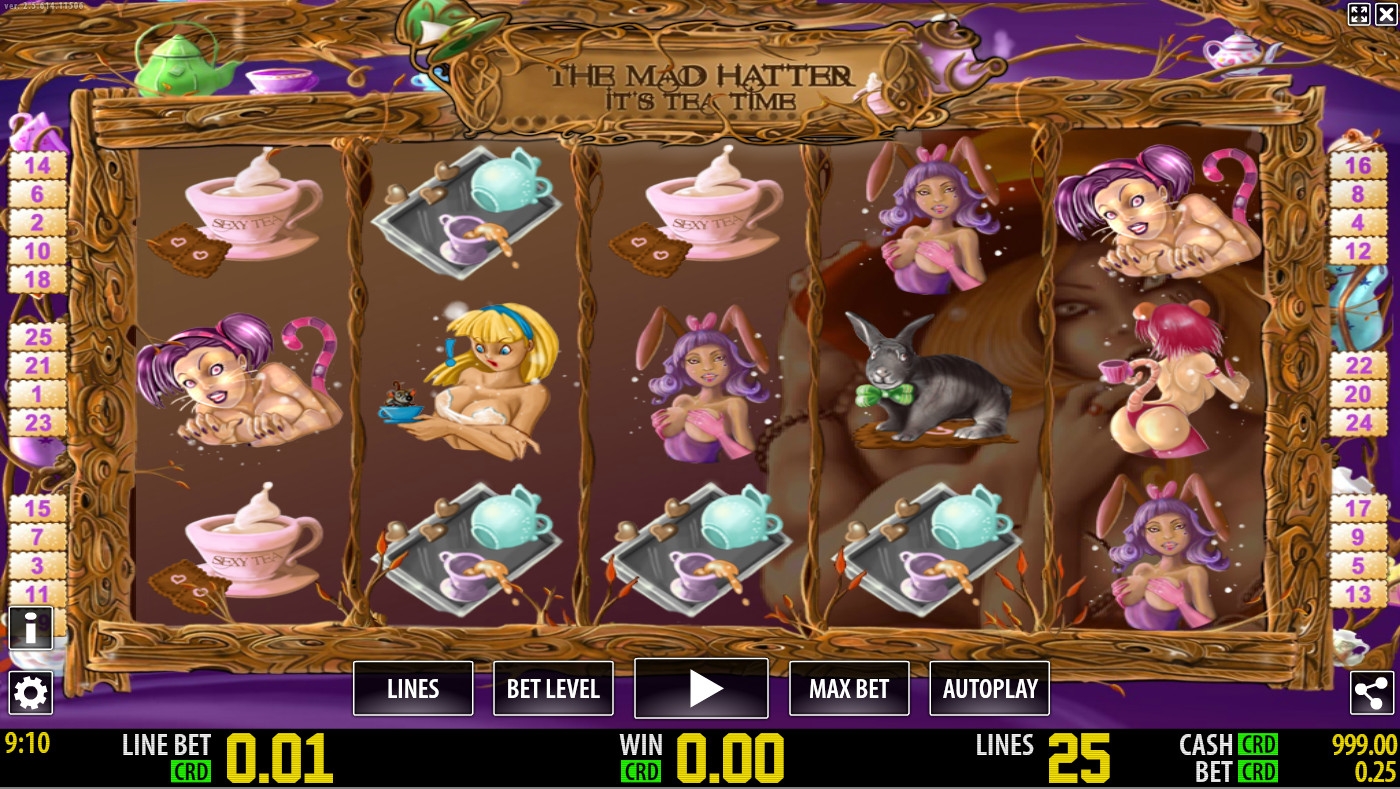
Task: Choose payline 22 marker
Action: pos(1357,366)
